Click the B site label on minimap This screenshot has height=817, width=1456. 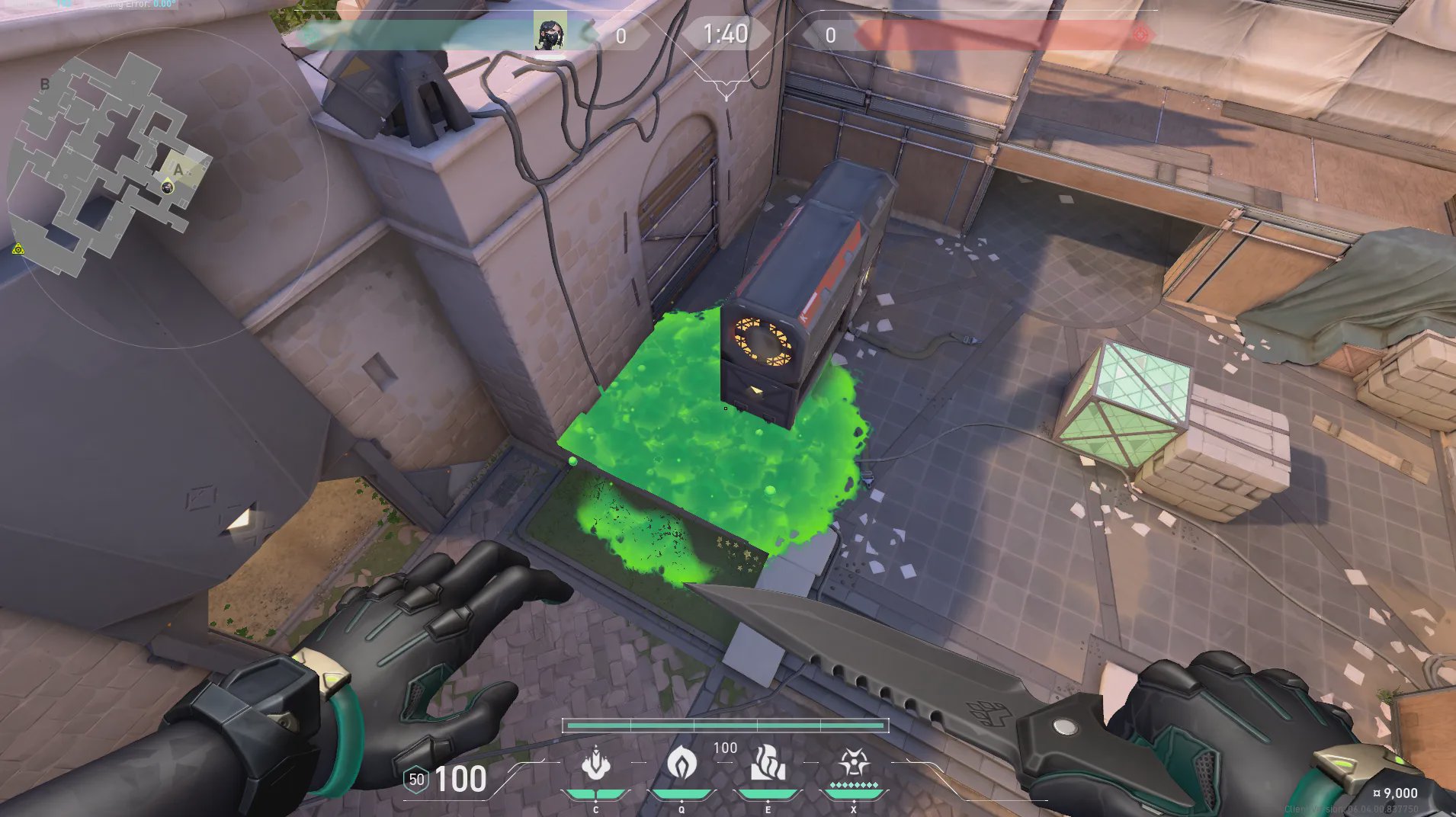pyautogui.click(x=45, y=84)
